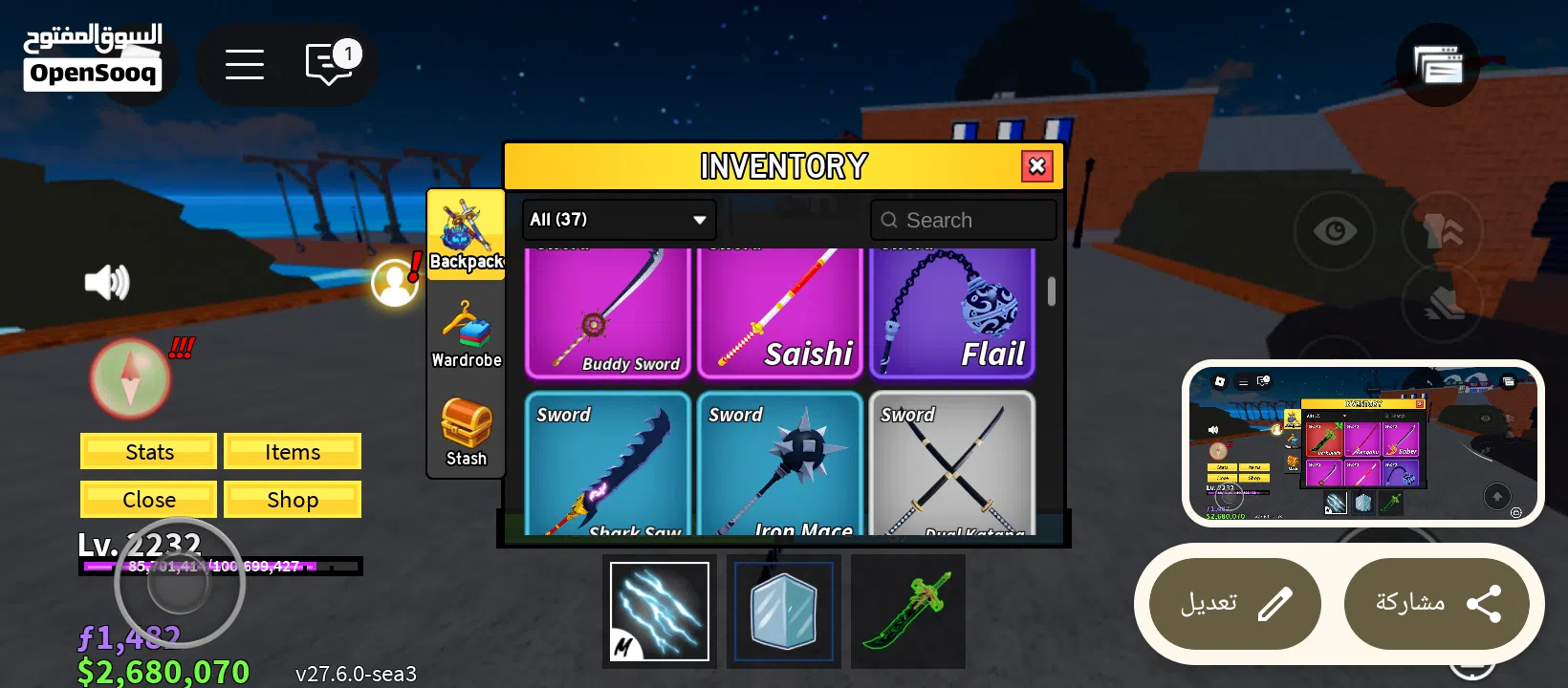The width and height of the screenshot is (1568, 688).
Task: Select the Flail weapon slot
Action: [x=952, y=312]
